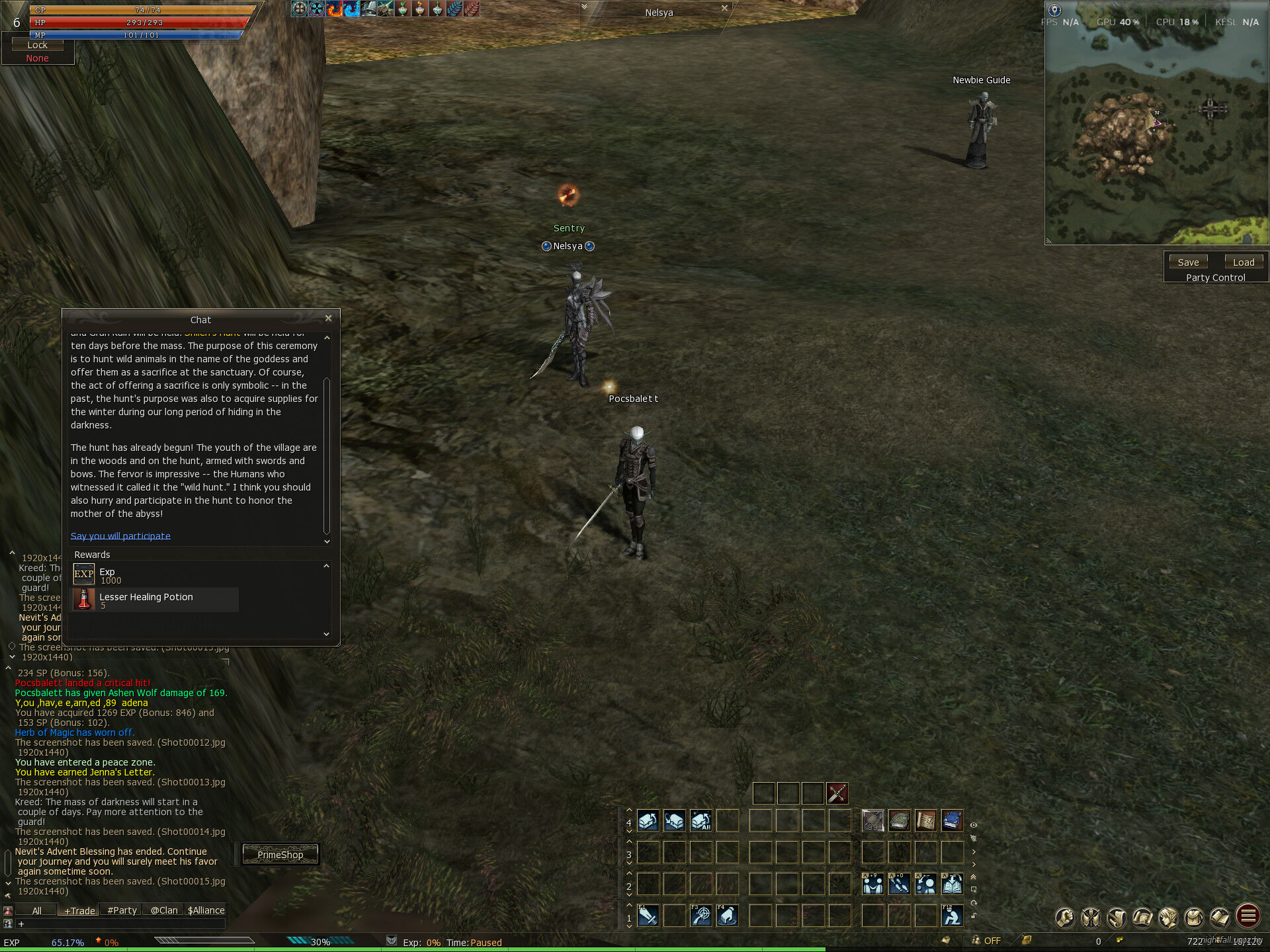Click the 'Say you will participate' dialogue link
The width and height of the screenshot is (1270, 952).
pyautogui.click(x=120, y=535)
